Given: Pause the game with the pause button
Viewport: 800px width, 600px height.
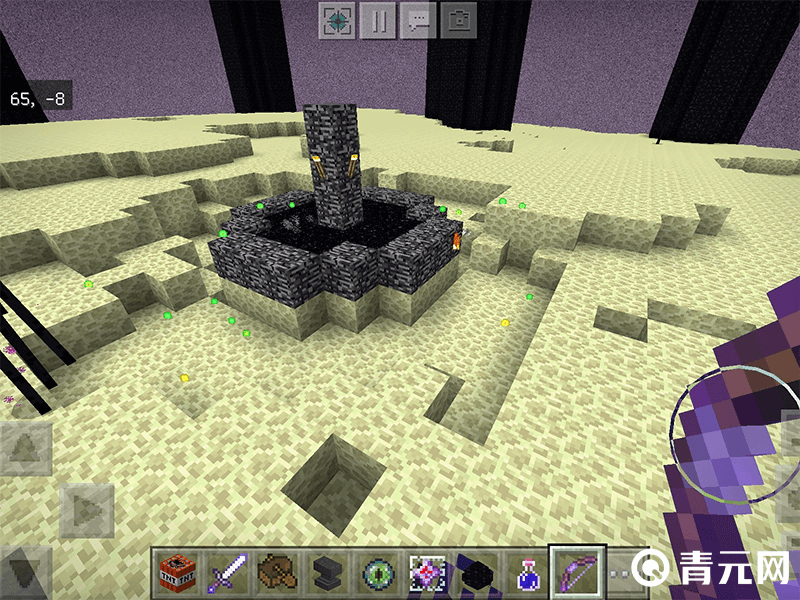Looking at the screenshot, I should (x=378, y=21).
